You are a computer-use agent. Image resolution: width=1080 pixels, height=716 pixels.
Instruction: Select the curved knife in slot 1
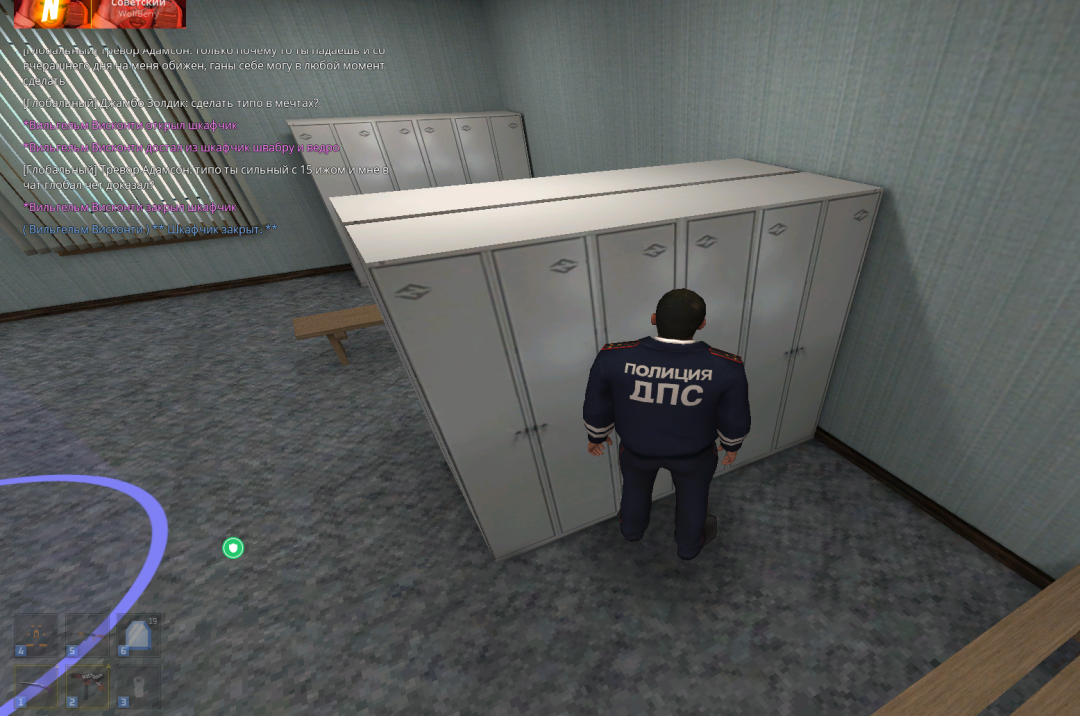[36, 687]
